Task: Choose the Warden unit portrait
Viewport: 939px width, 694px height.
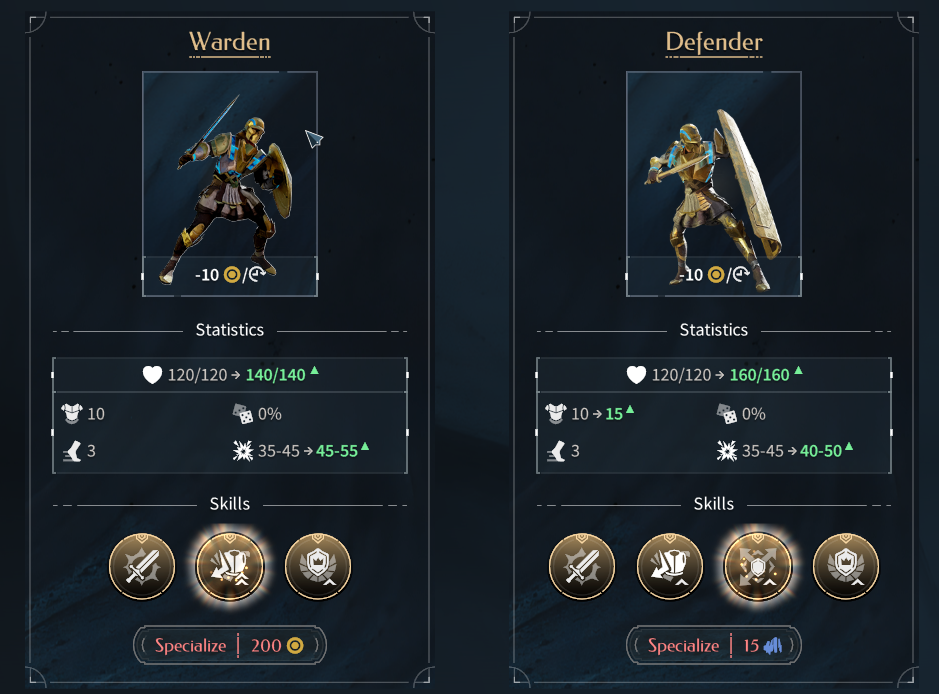Action: coord(229,183)
